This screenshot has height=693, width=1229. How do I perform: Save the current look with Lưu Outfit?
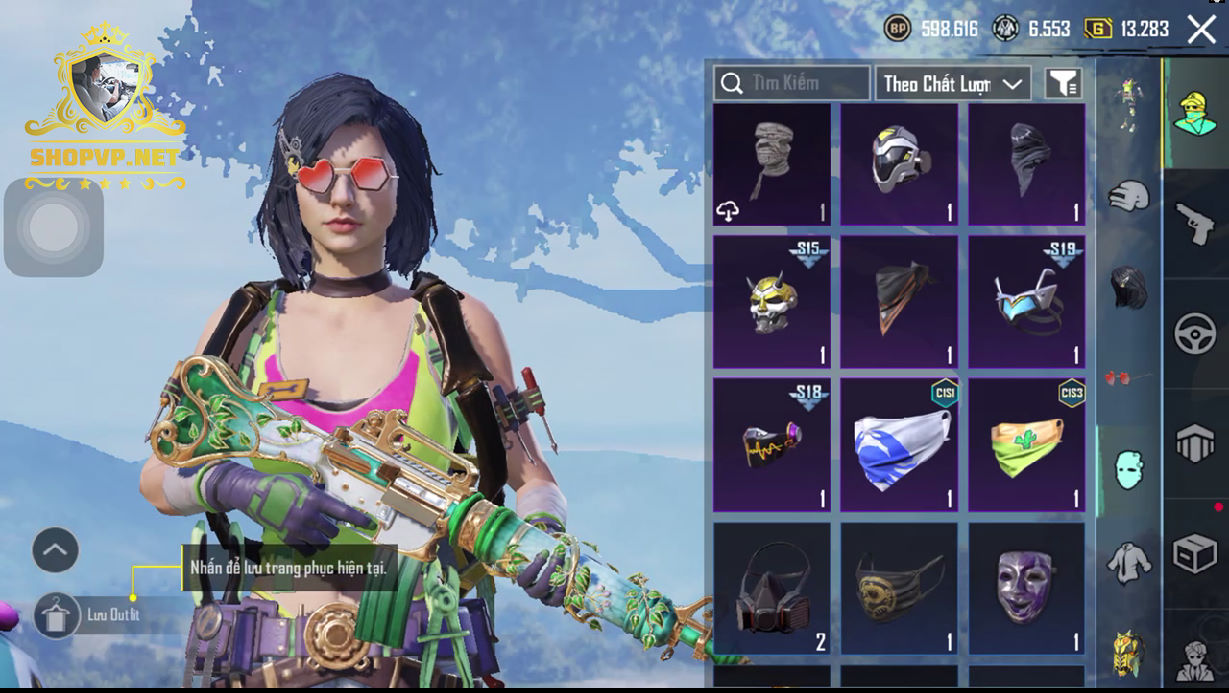(58, 615)
